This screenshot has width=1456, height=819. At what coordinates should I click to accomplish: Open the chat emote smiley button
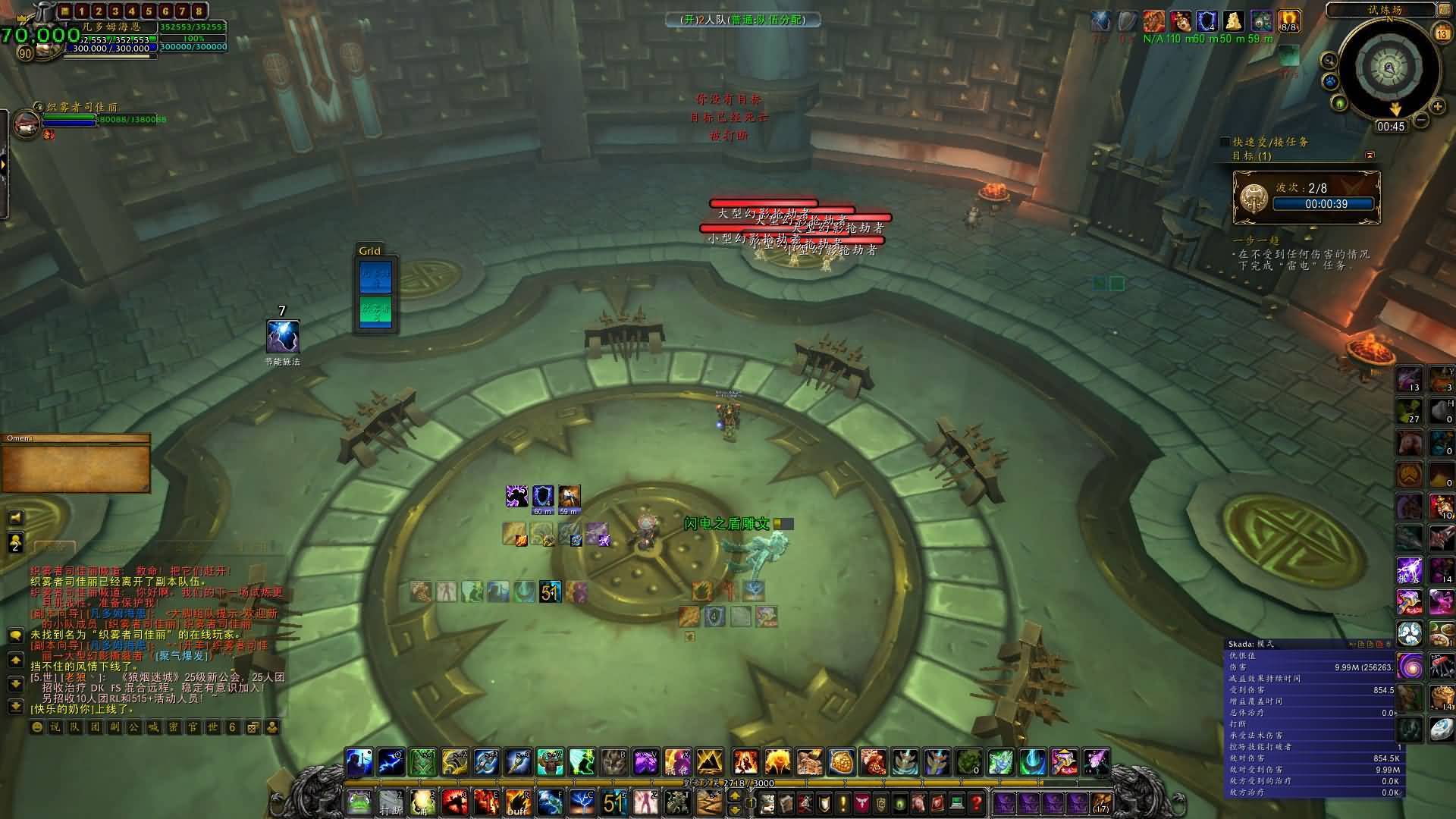pos(37,726)
